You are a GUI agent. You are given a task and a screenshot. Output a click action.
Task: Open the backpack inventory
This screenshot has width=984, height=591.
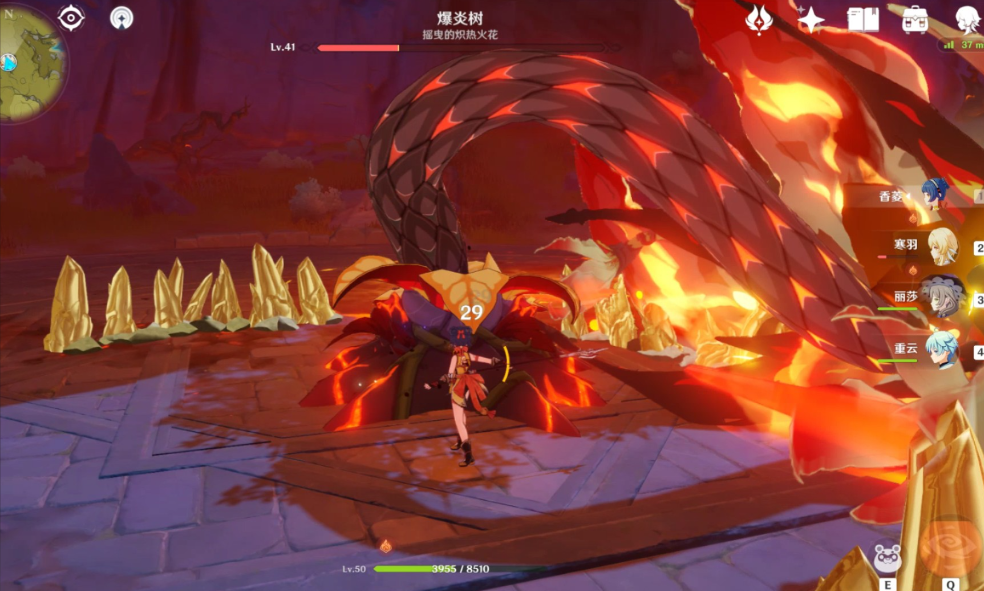click(914, 19)
